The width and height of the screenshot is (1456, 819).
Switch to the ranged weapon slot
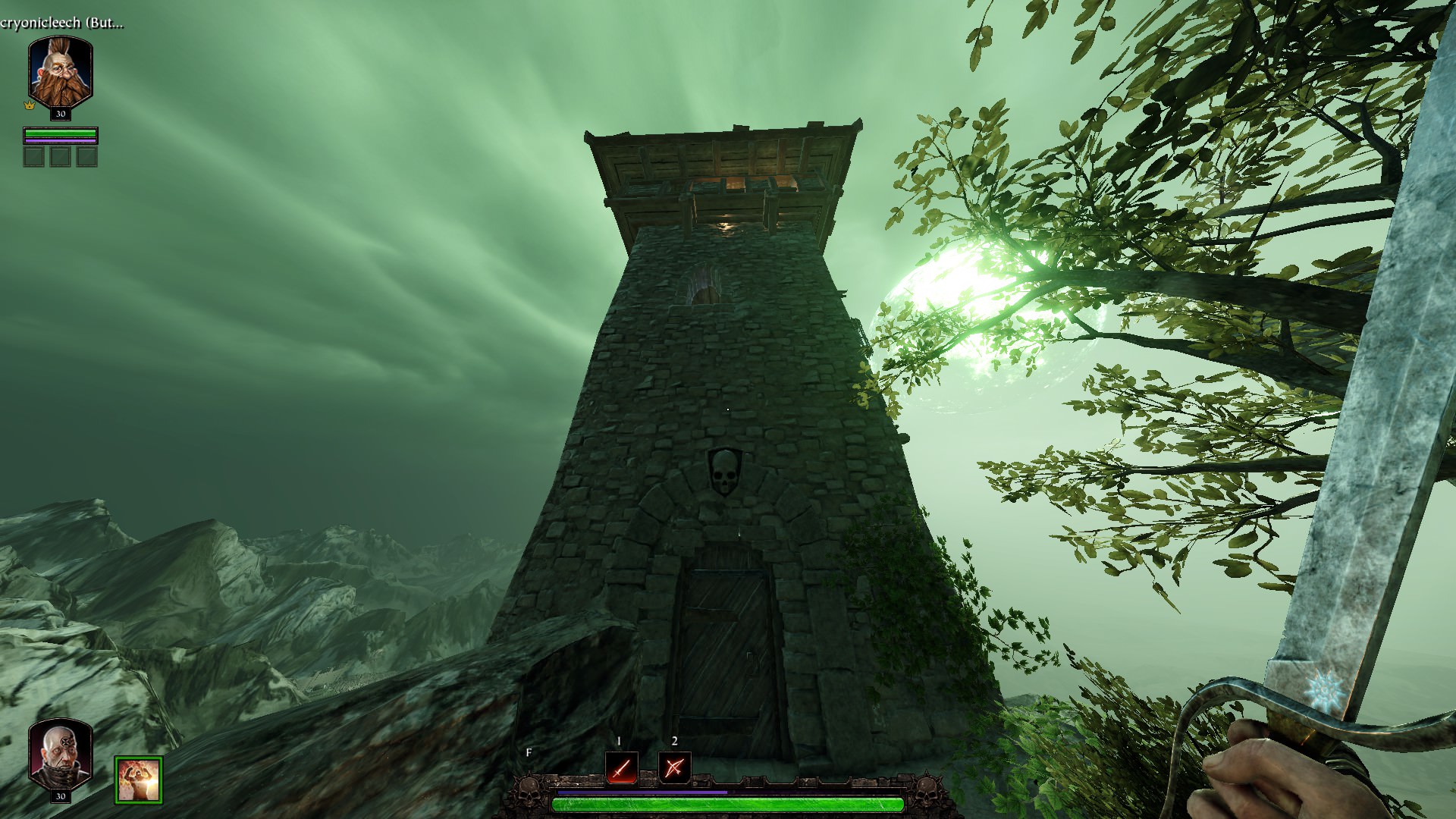(674, 768)
